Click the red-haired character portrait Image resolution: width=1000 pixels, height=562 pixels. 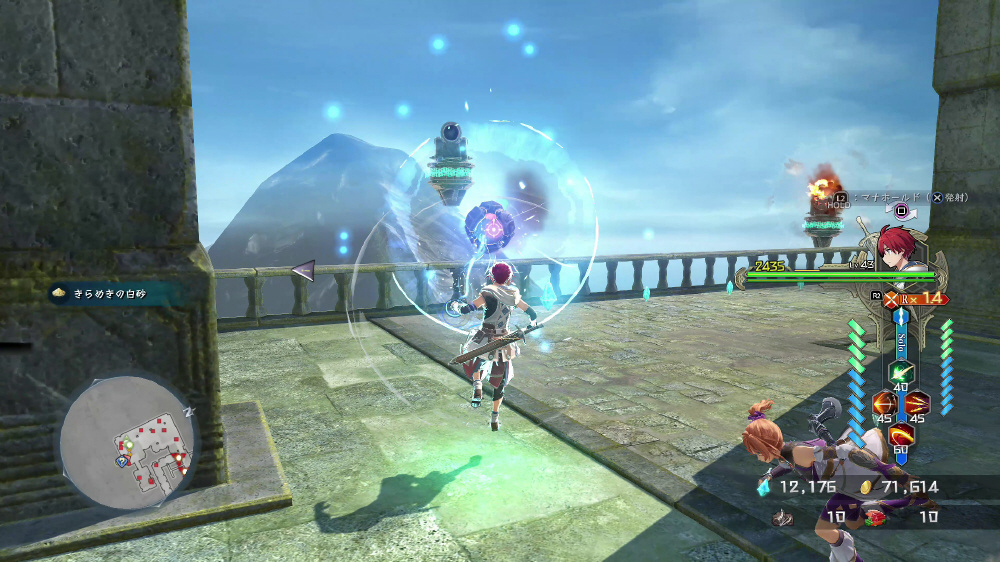point(898,250)
